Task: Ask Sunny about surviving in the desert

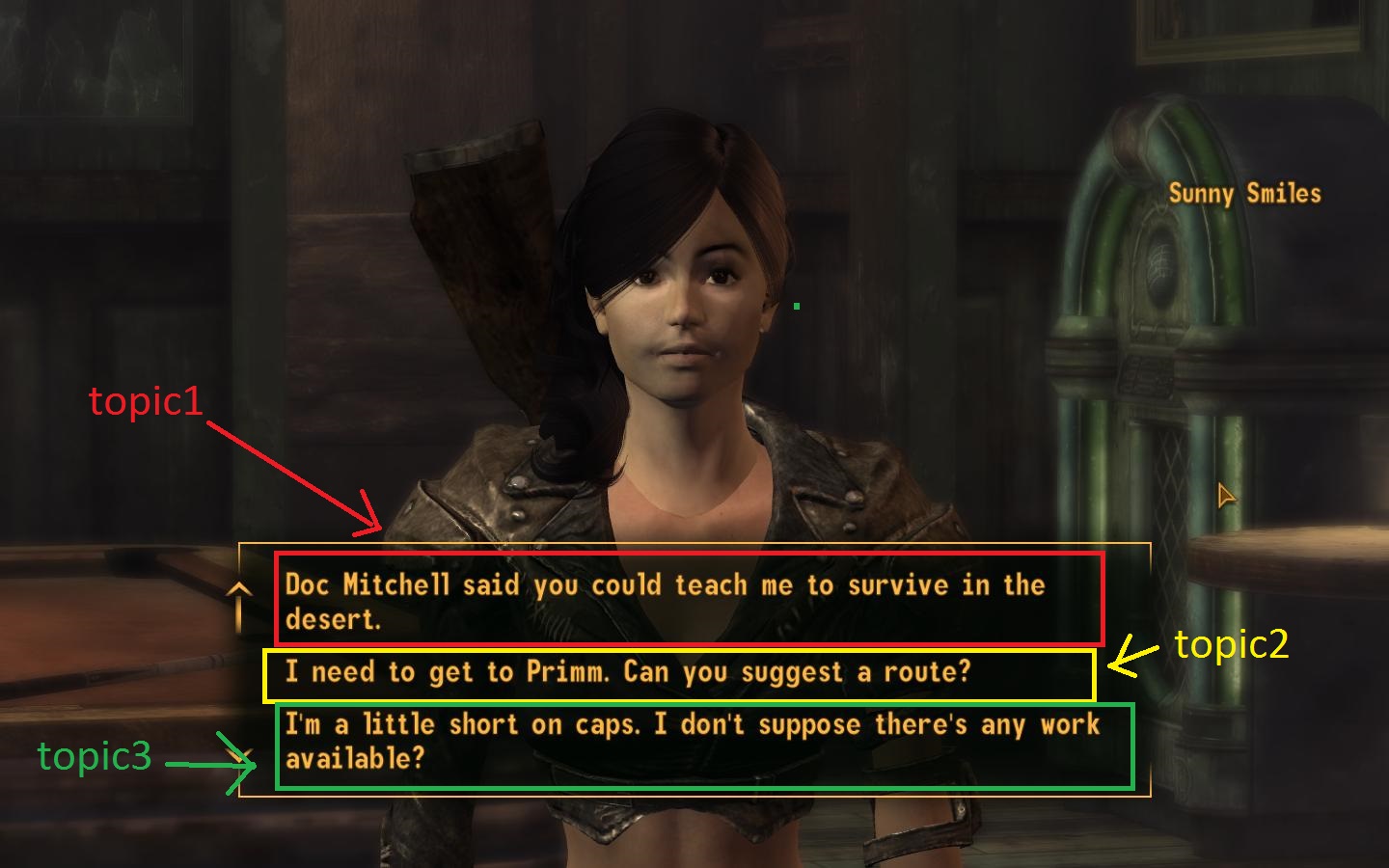Action: click(664, 601)
